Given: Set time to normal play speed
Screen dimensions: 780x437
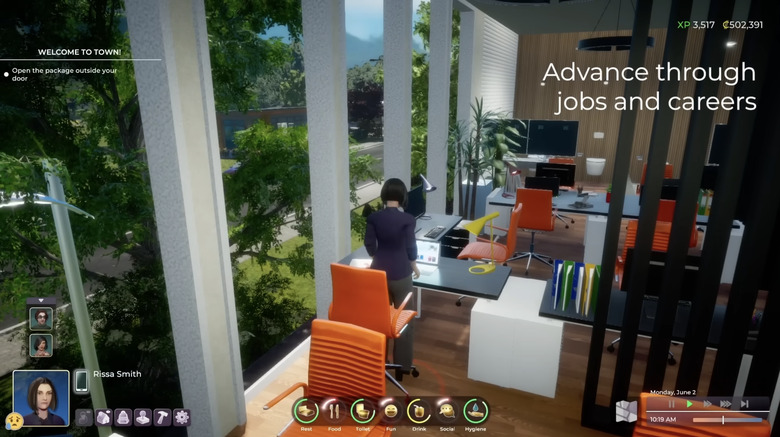Looking at the screenshot, I should (689, 404).
